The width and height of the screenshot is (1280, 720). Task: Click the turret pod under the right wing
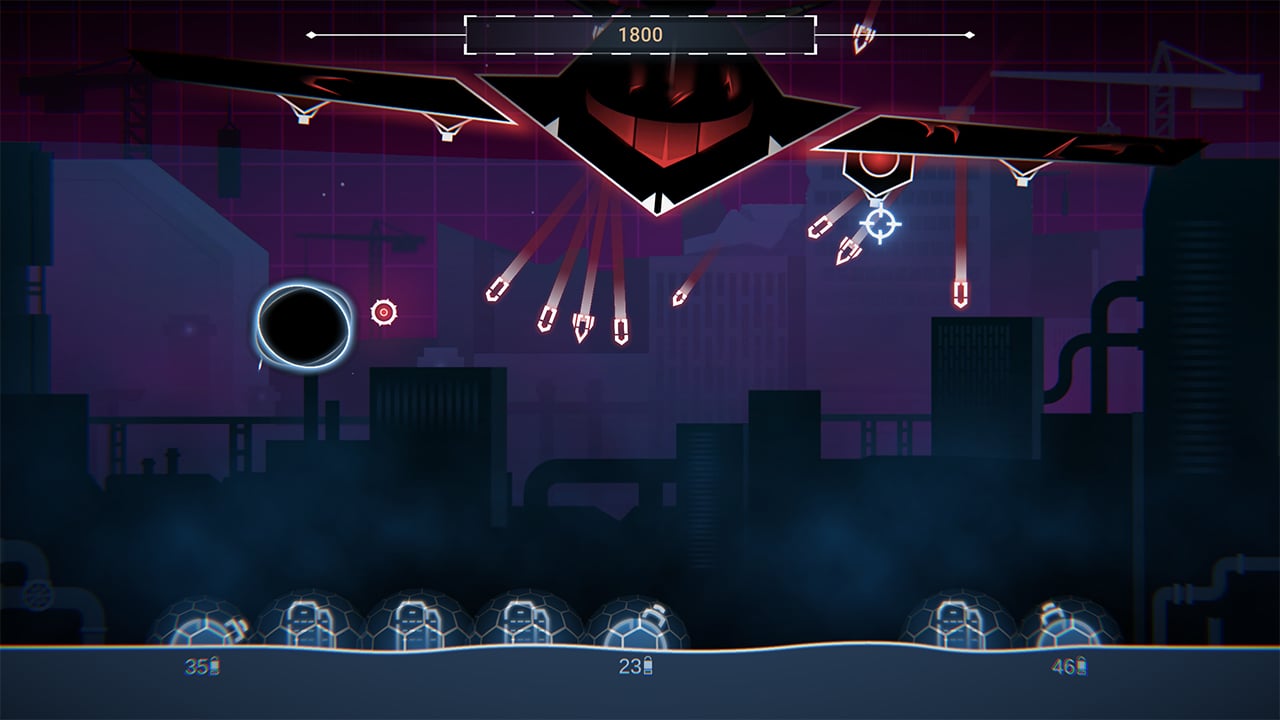click(878, 168)
